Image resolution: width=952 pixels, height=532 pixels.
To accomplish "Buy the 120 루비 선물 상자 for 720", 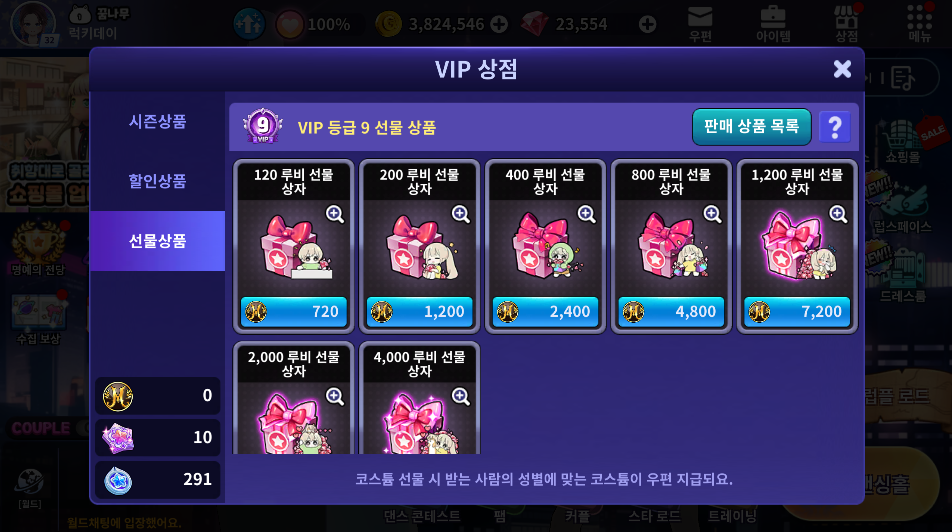I will [294, 311].
